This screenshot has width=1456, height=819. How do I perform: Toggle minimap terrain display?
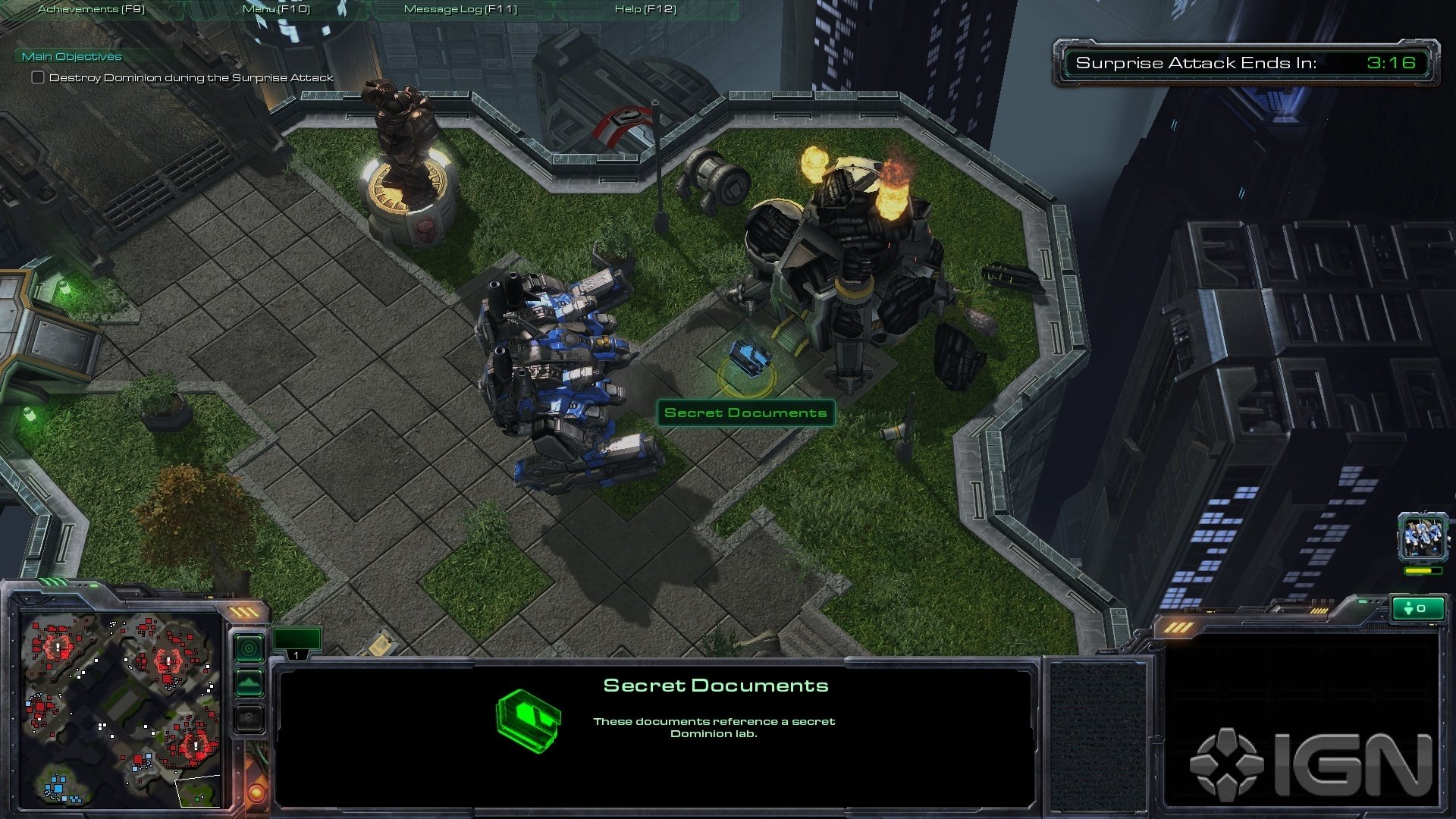pyautogui.click(x=249, y=683)
